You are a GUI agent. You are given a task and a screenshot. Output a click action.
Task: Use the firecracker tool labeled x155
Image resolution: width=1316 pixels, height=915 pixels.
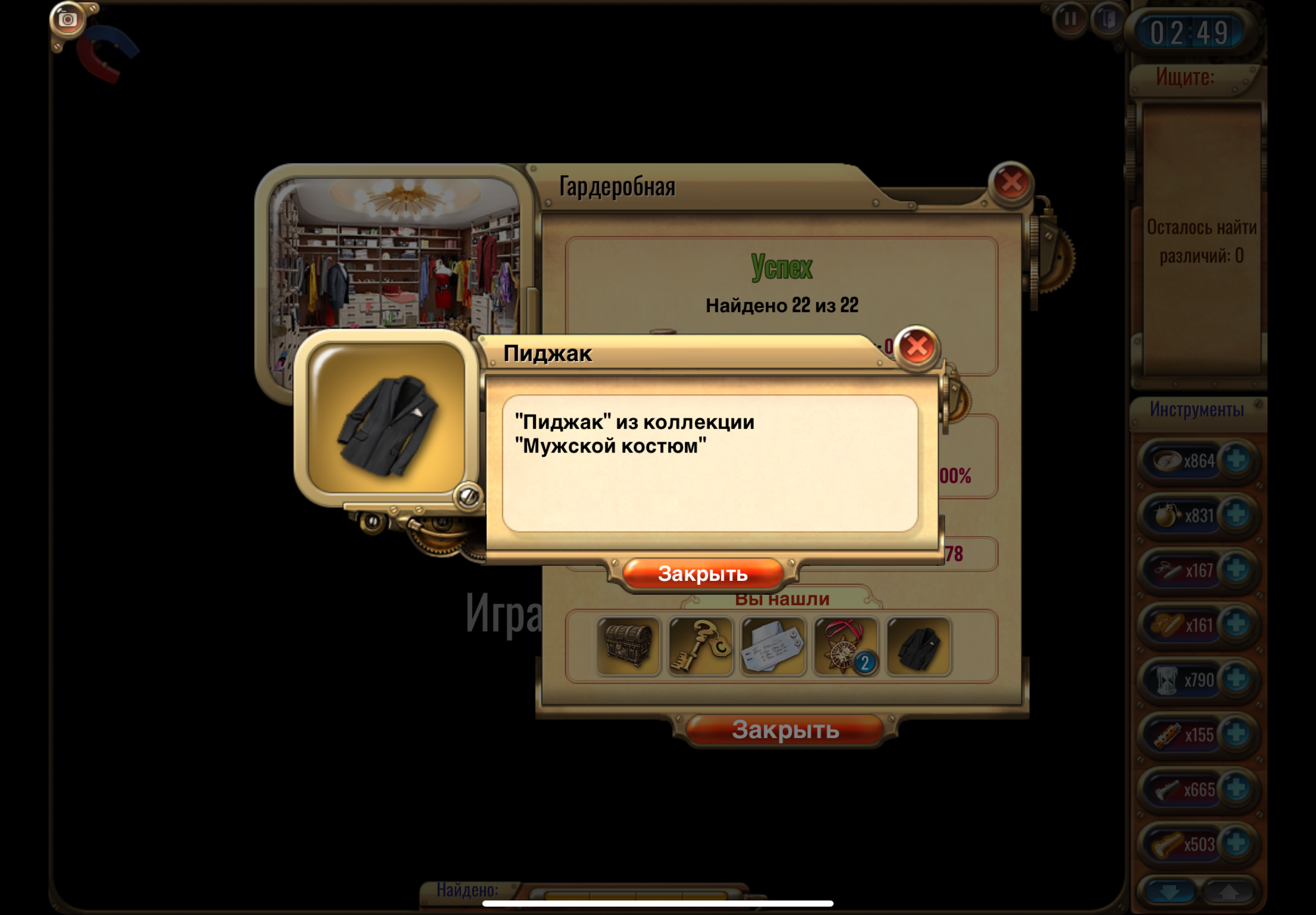point(1167,734)
